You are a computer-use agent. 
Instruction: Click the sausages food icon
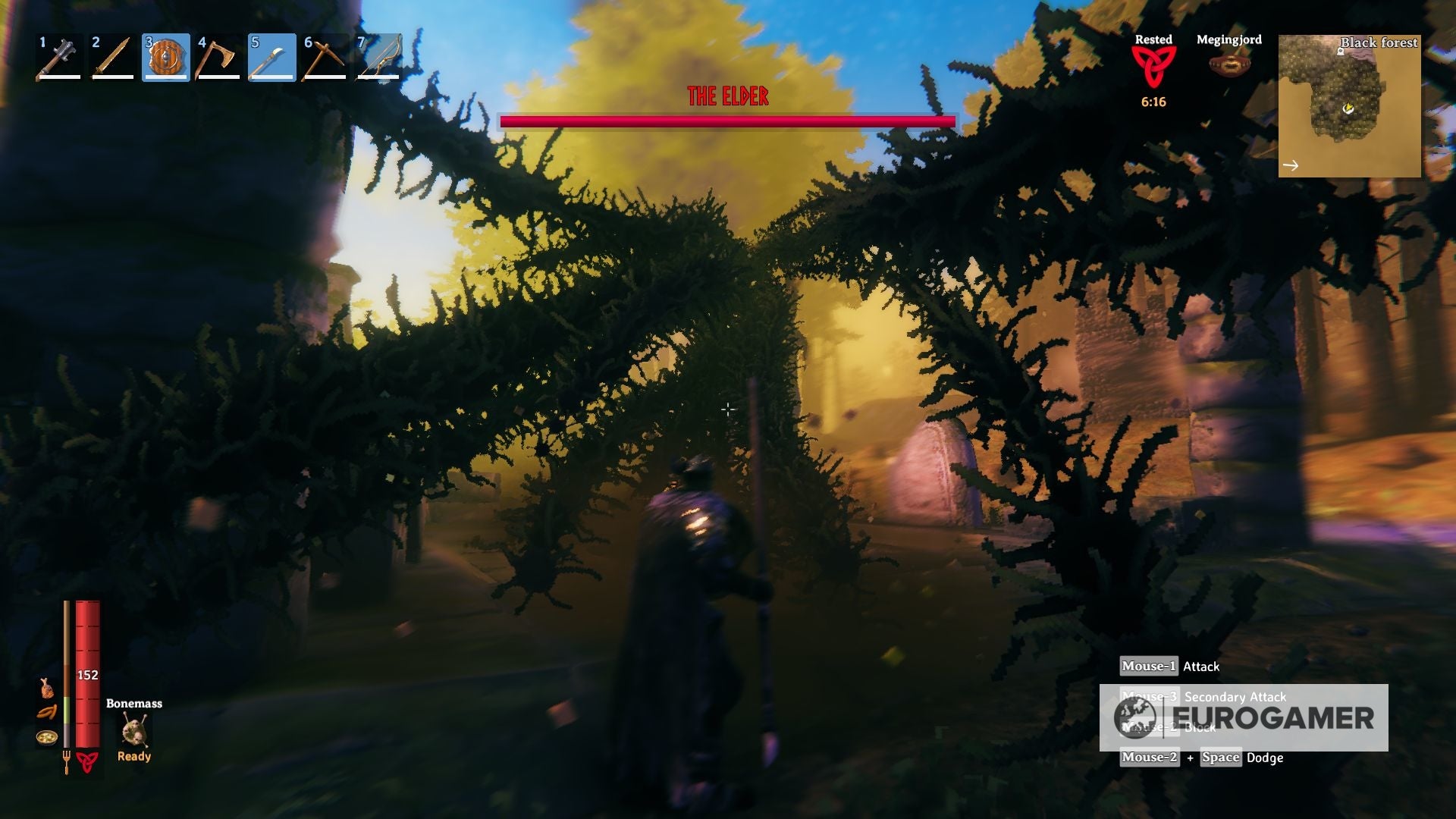[x=45, y=713]
